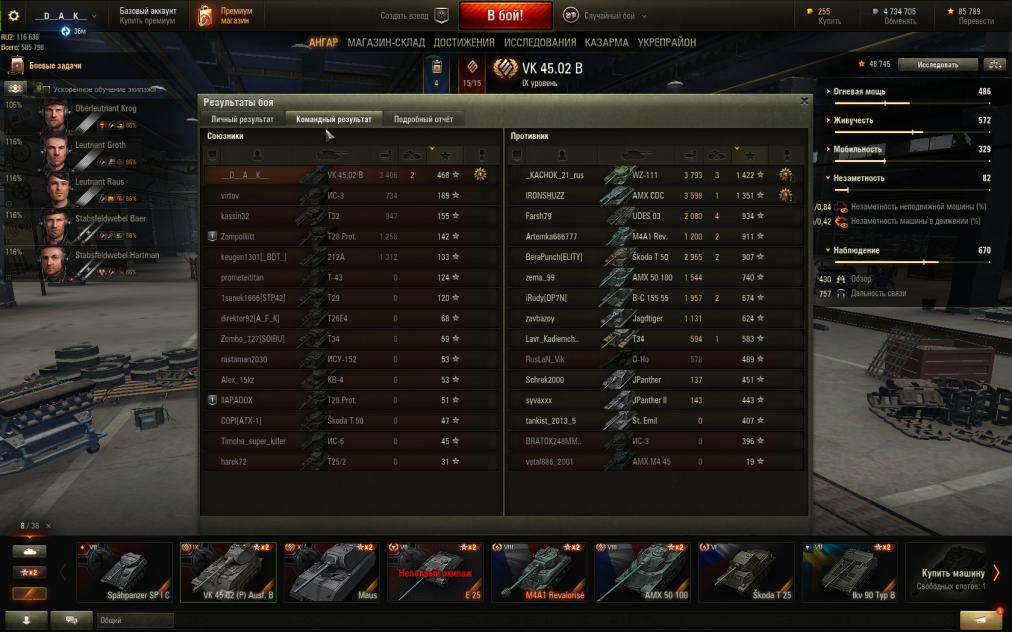Screen dimensions: 1012x632
Task: Close the Результаты боя window
Action: (x=805, y=101)
